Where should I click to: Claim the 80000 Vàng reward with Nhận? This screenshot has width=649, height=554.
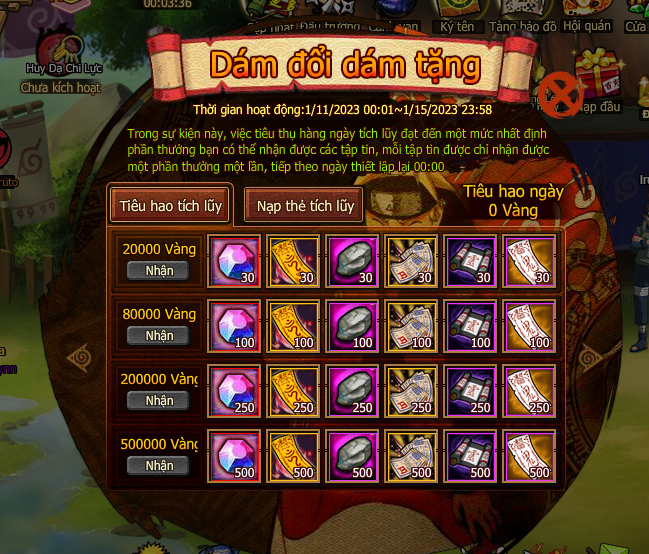point(159,336)
